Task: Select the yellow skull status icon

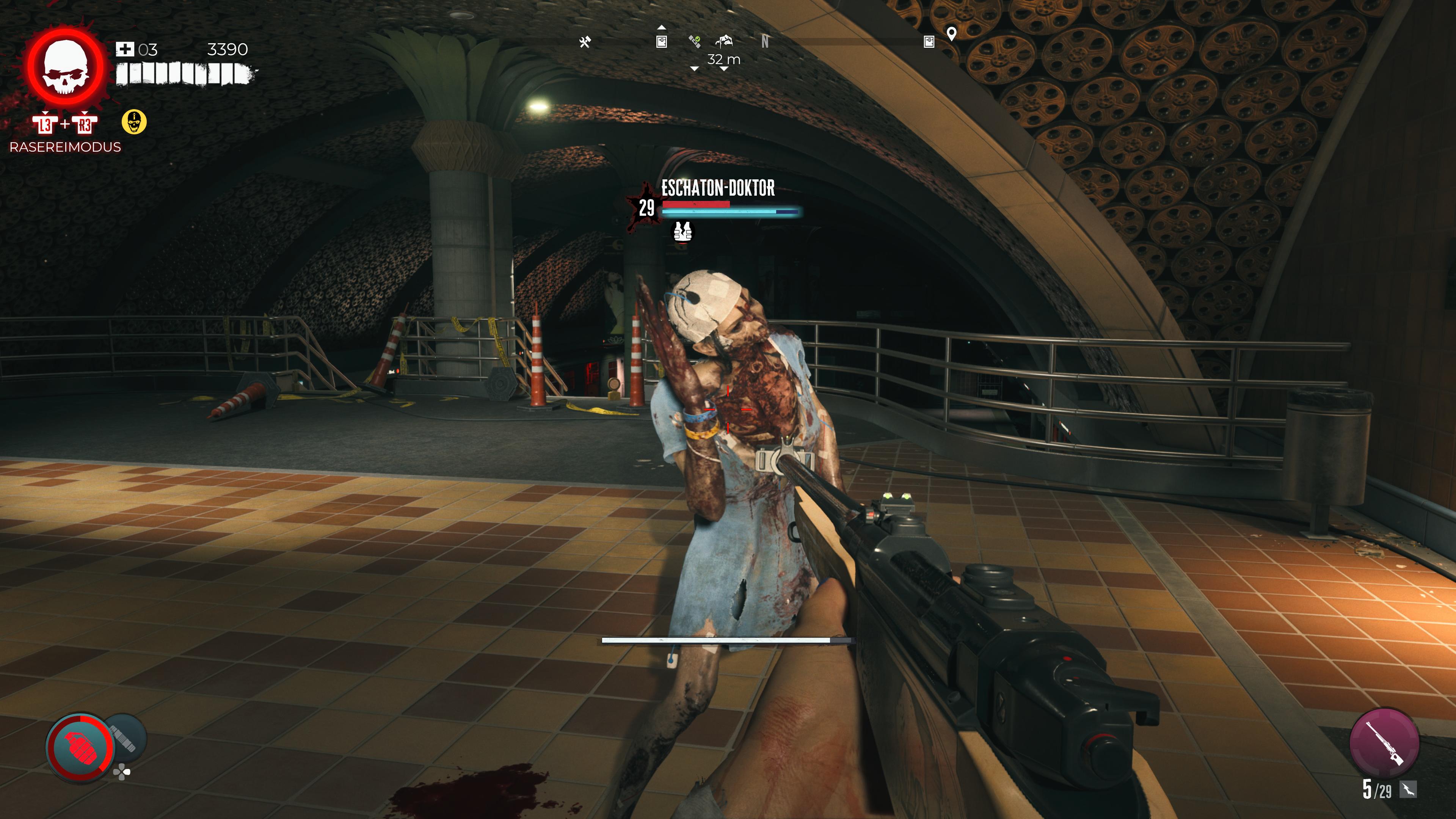Action: (x=134, y=122)
